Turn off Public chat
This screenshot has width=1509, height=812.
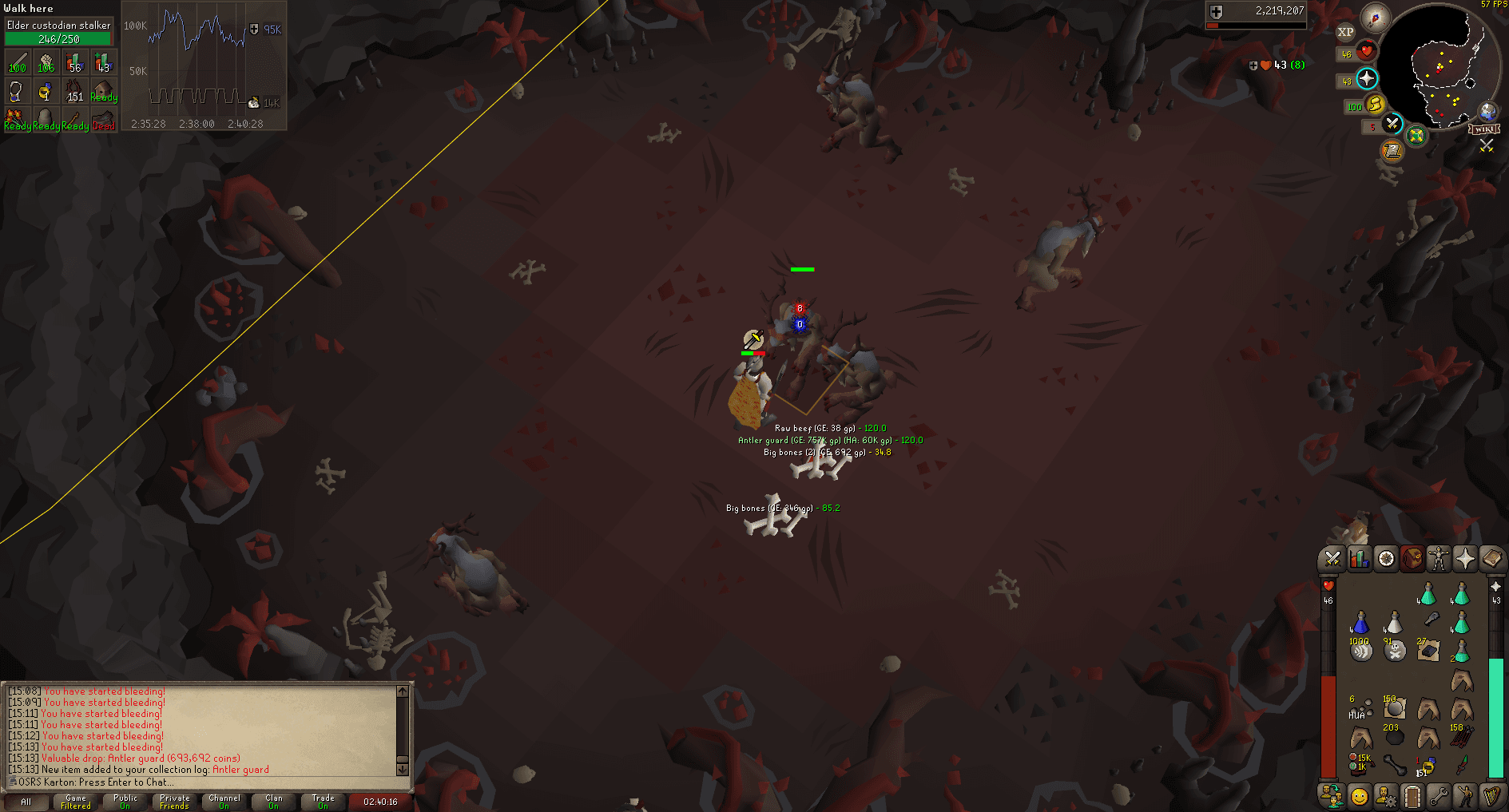125,802
